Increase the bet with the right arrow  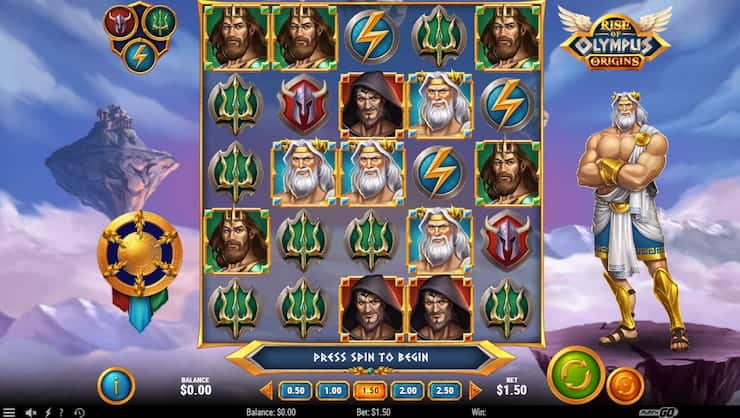point(475,390)
